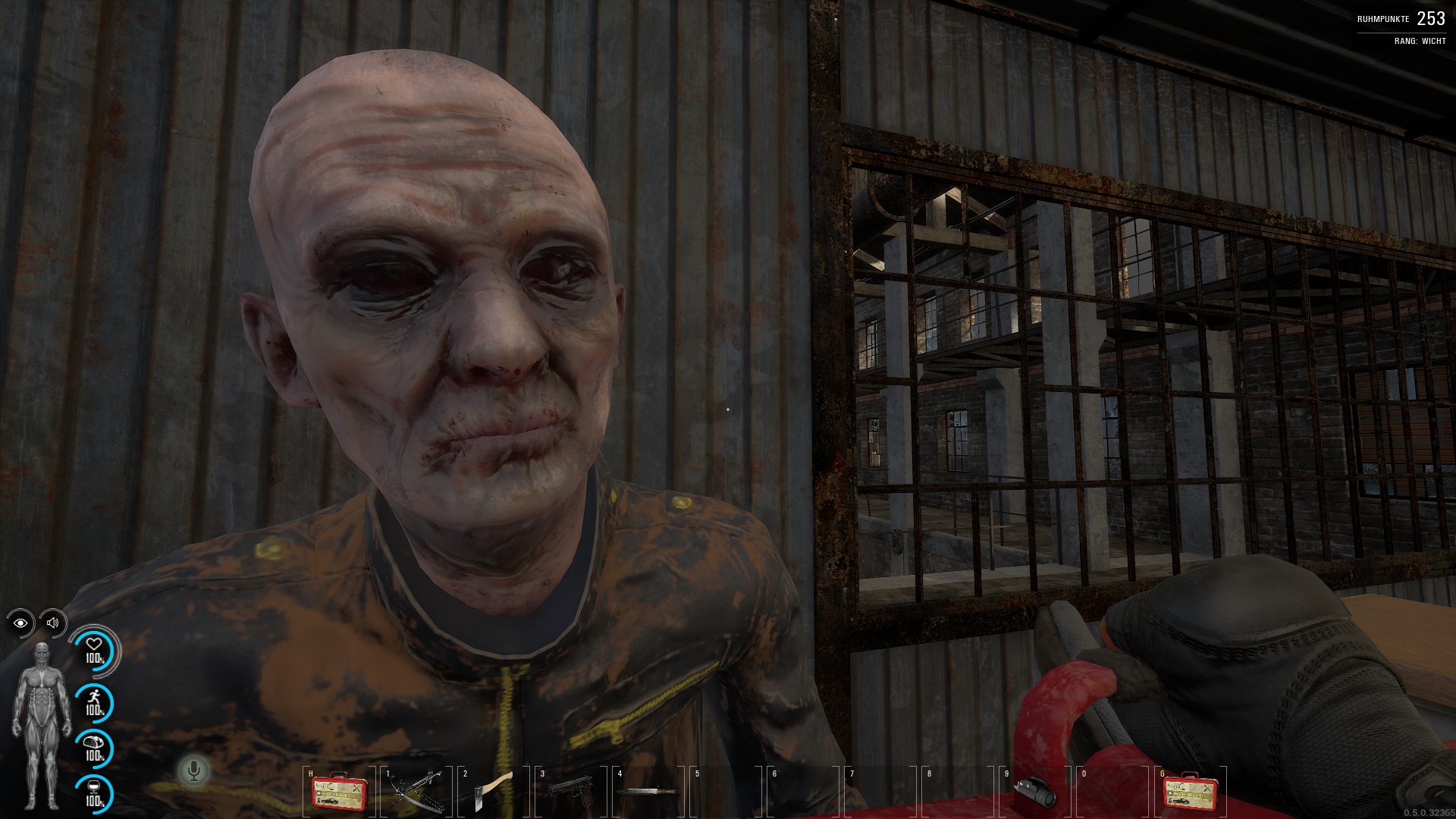1456x819 pixels.
Task: Toggle the microphone voice chat icon
Action: click(193, 771)
